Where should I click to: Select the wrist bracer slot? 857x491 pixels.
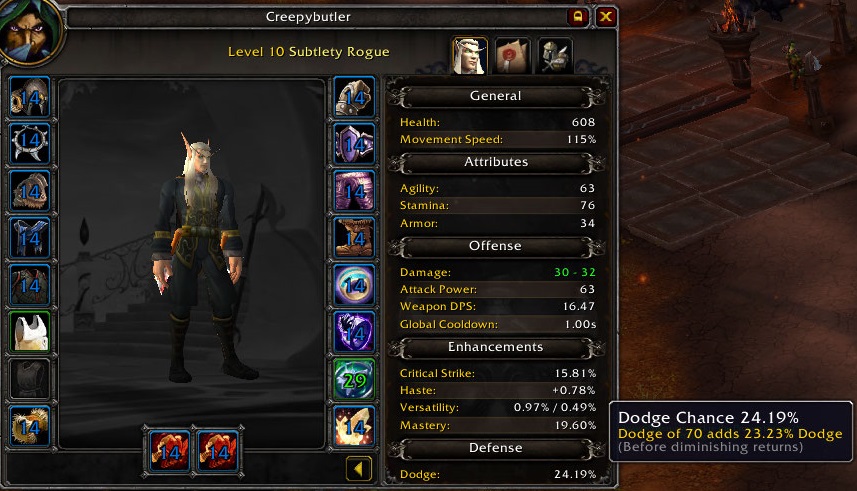tap(30, 424)
